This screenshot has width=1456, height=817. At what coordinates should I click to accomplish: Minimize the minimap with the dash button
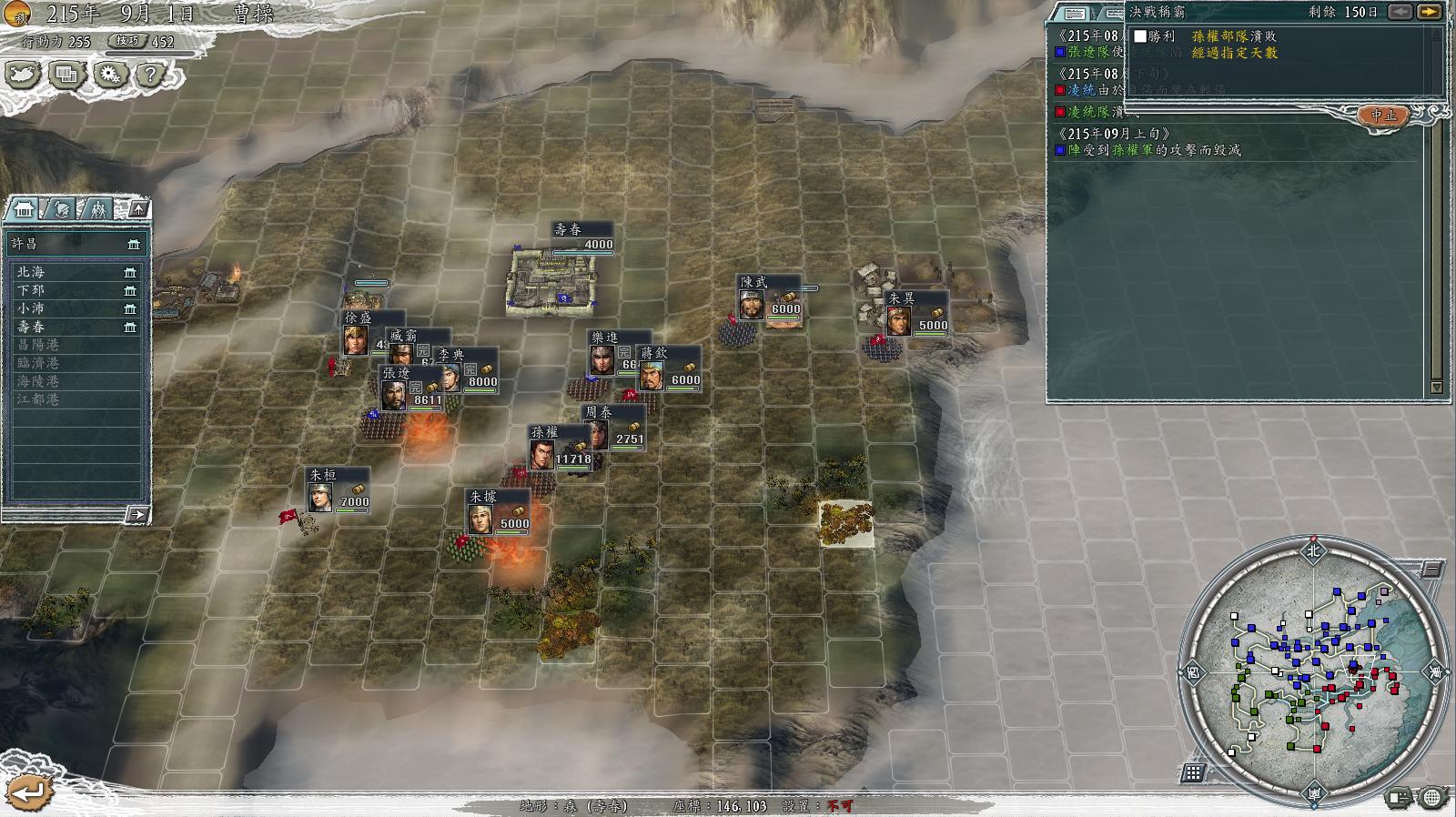[1431, 570]
